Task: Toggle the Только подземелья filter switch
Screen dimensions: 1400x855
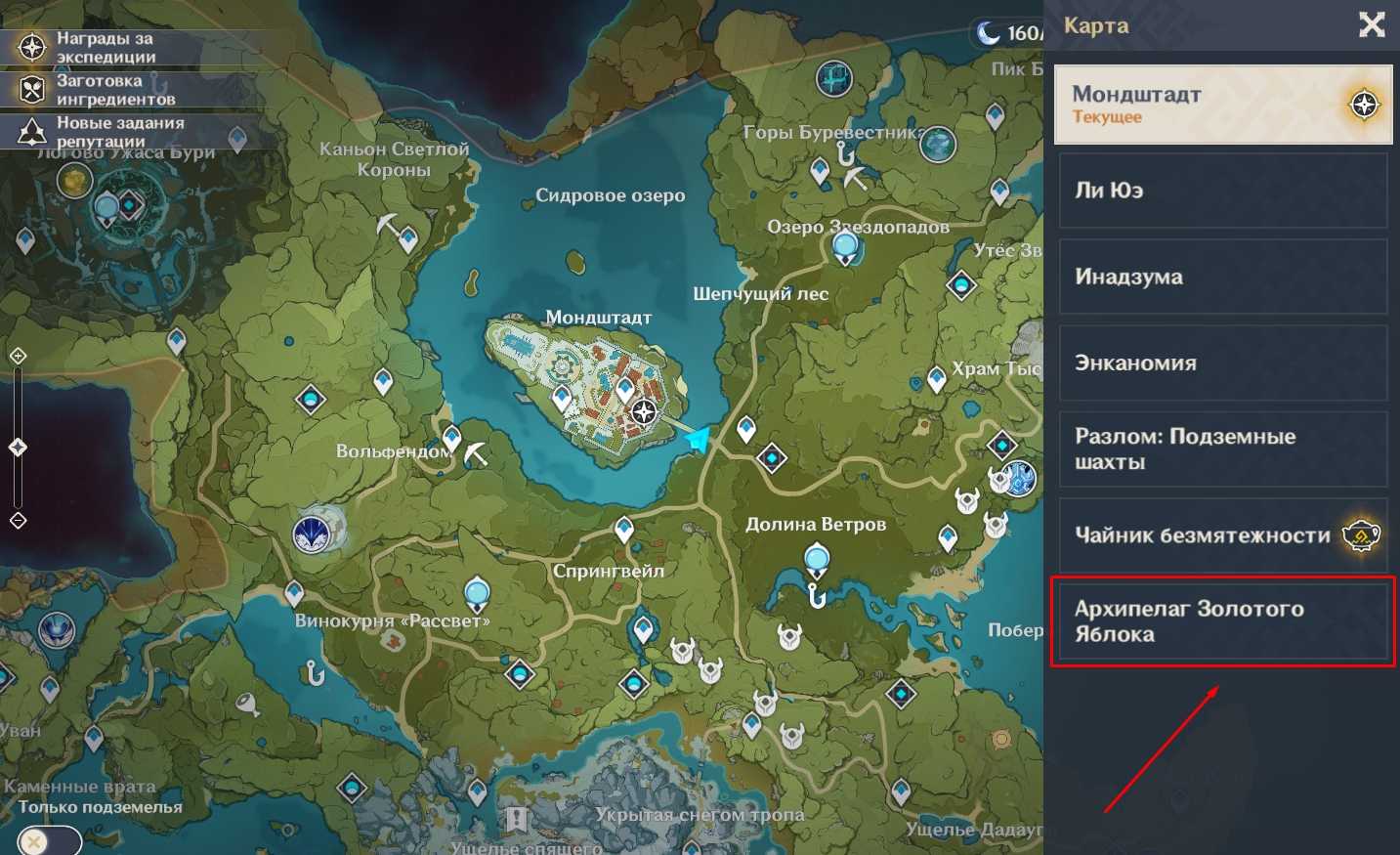Action: coord(49,840)
